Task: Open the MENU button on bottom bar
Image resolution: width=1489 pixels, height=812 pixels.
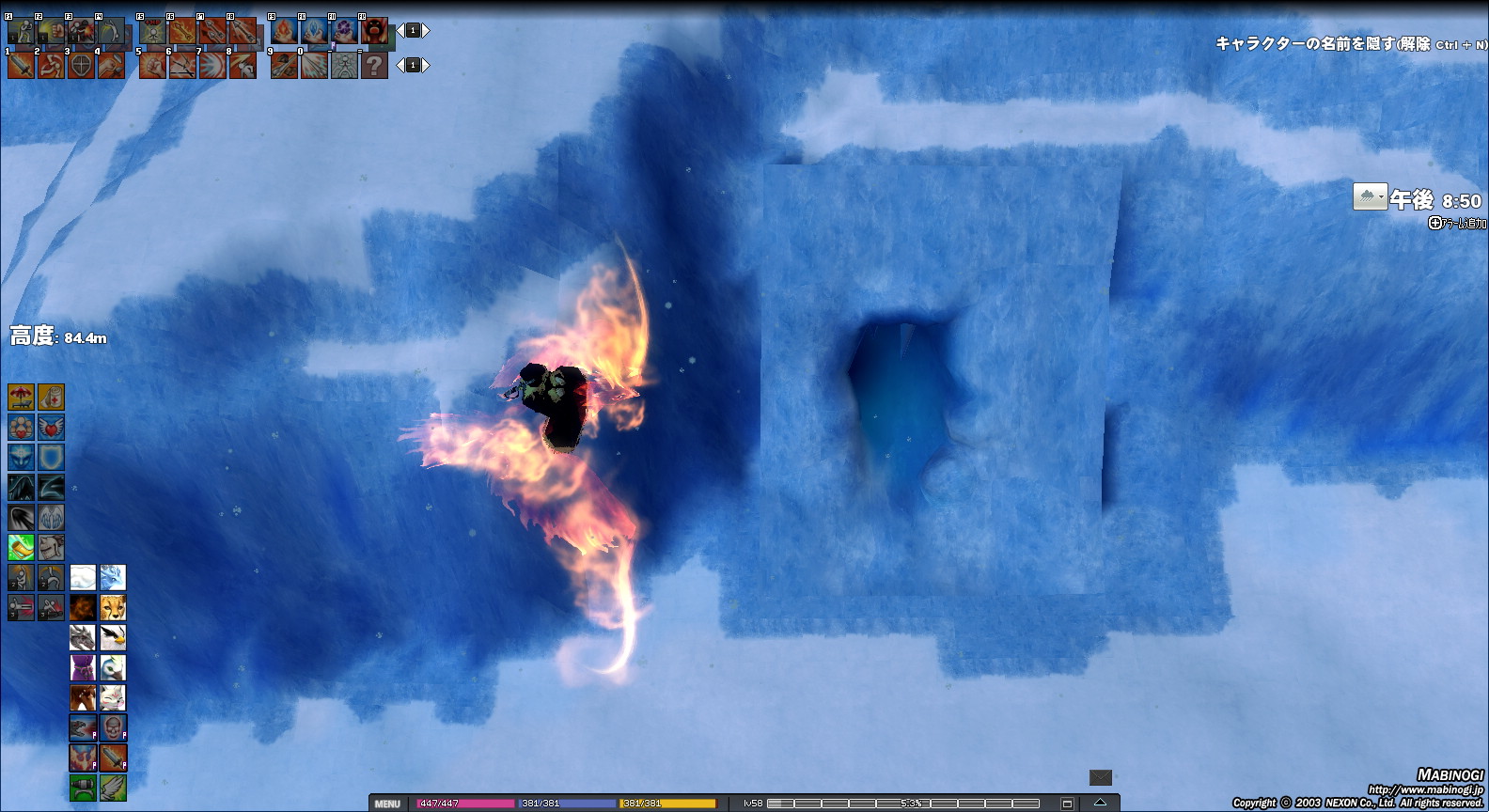Action: pyautogui.click(x=387, y=804)
